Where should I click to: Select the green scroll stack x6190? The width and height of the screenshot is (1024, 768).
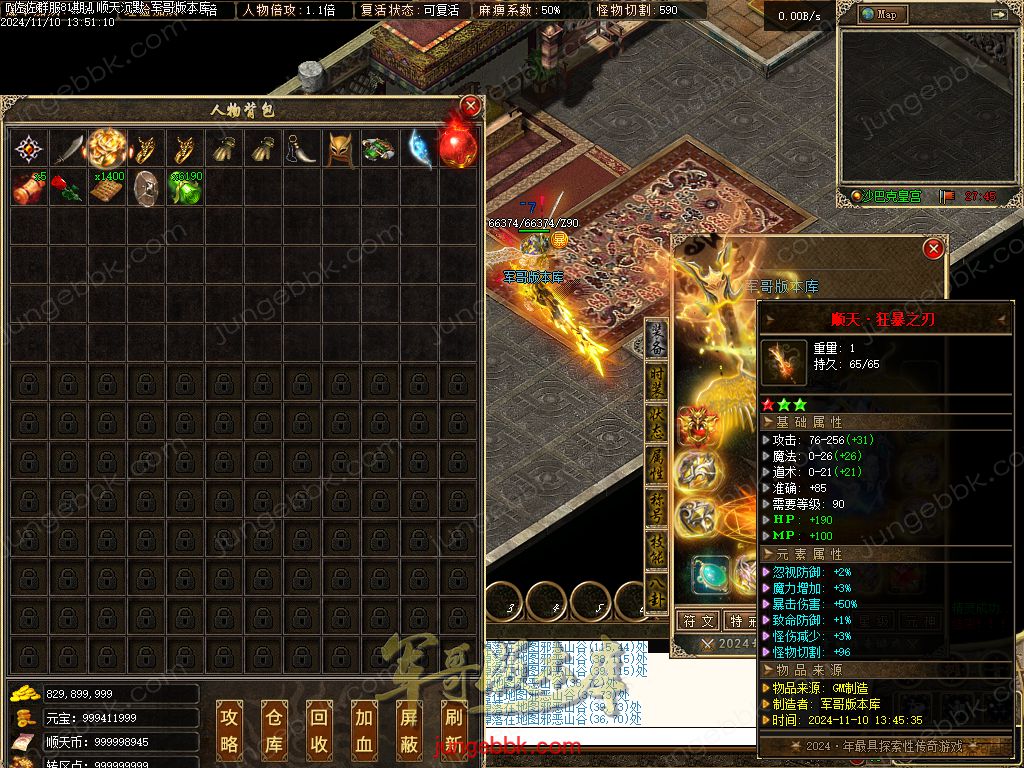pyautogui.click(x=185, y=188)
